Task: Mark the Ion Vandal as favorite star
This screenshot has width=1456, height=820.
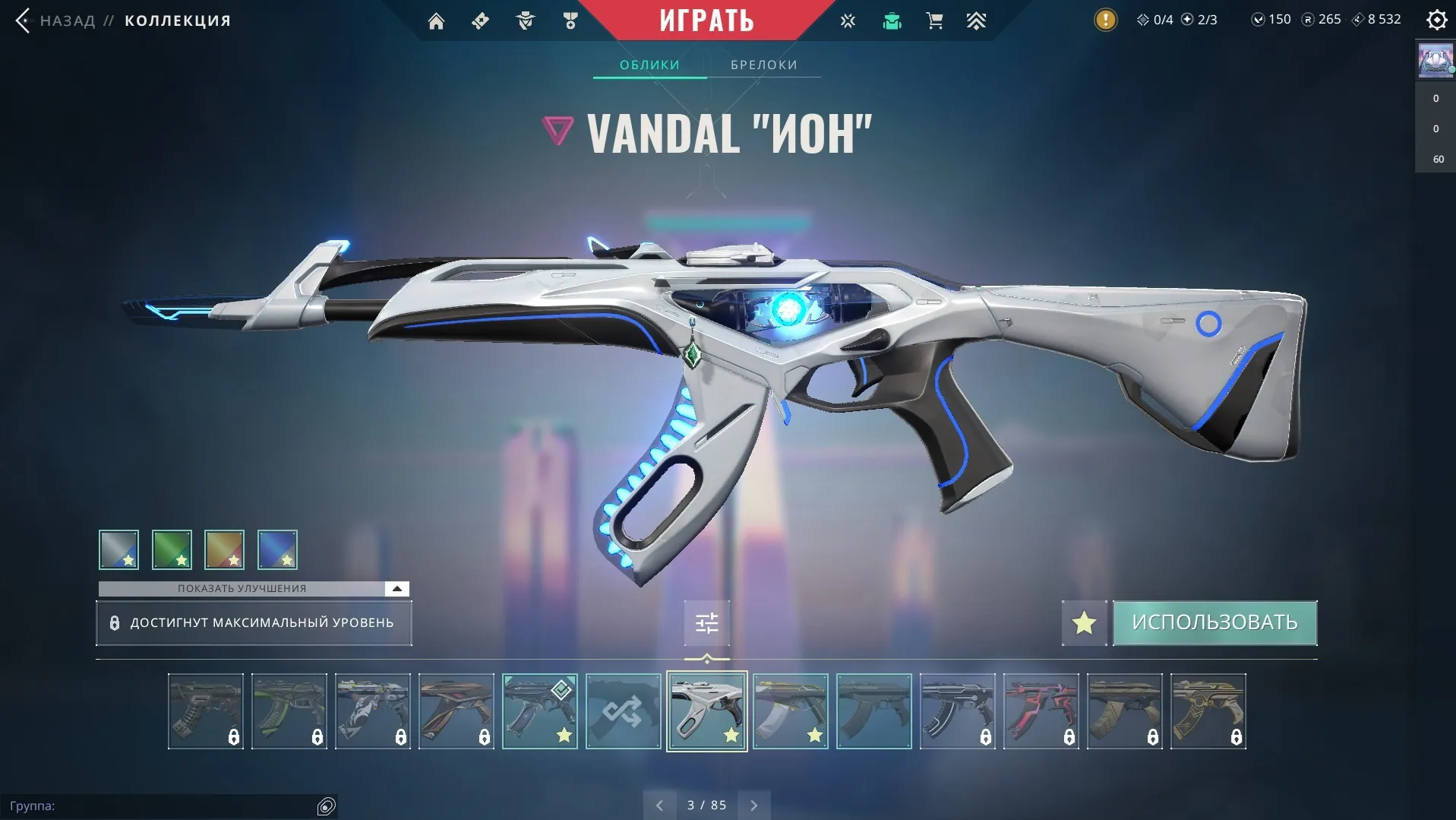Action: pyautogui.click(x=1084, y=623)
